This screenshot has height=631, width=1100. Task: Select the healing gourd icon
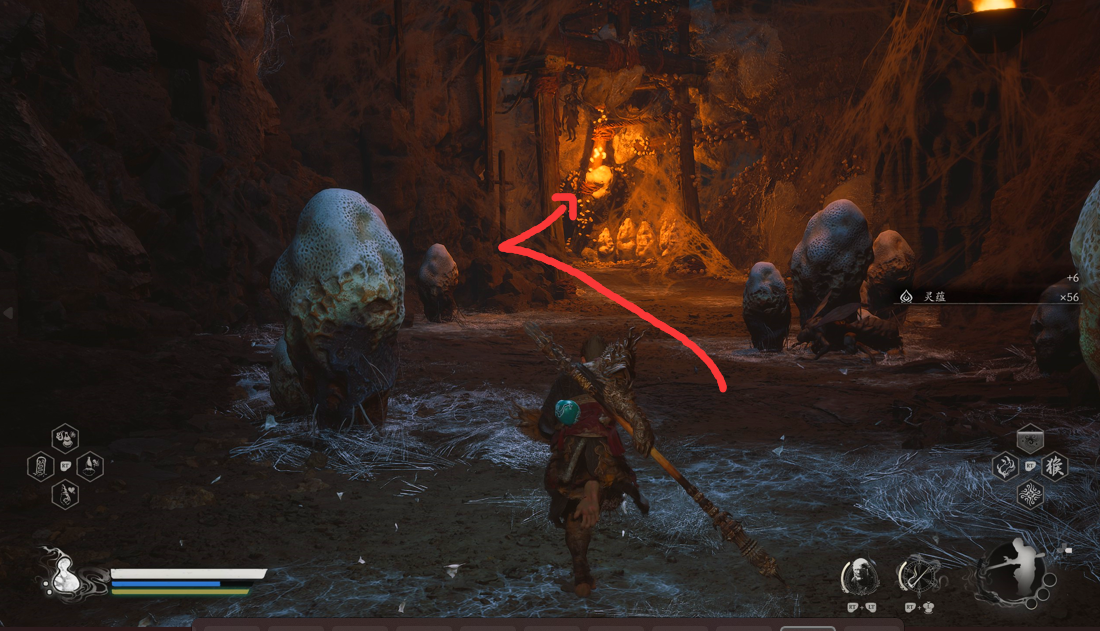[61, 576]
